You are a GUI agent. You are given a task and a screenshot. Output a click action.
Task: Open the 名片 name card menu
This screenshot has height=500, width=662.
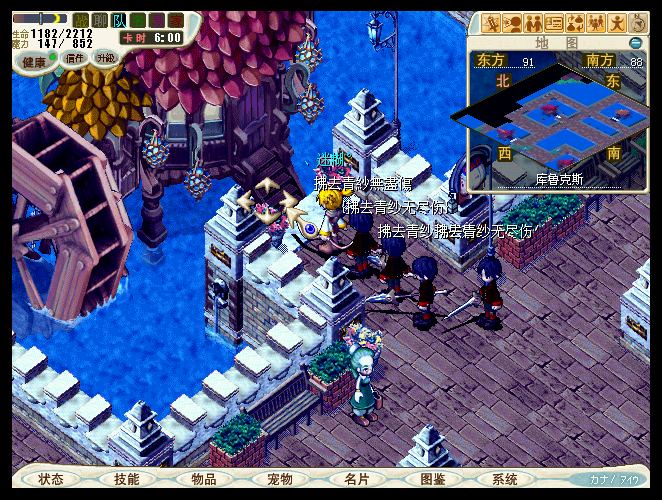point(357,480)
